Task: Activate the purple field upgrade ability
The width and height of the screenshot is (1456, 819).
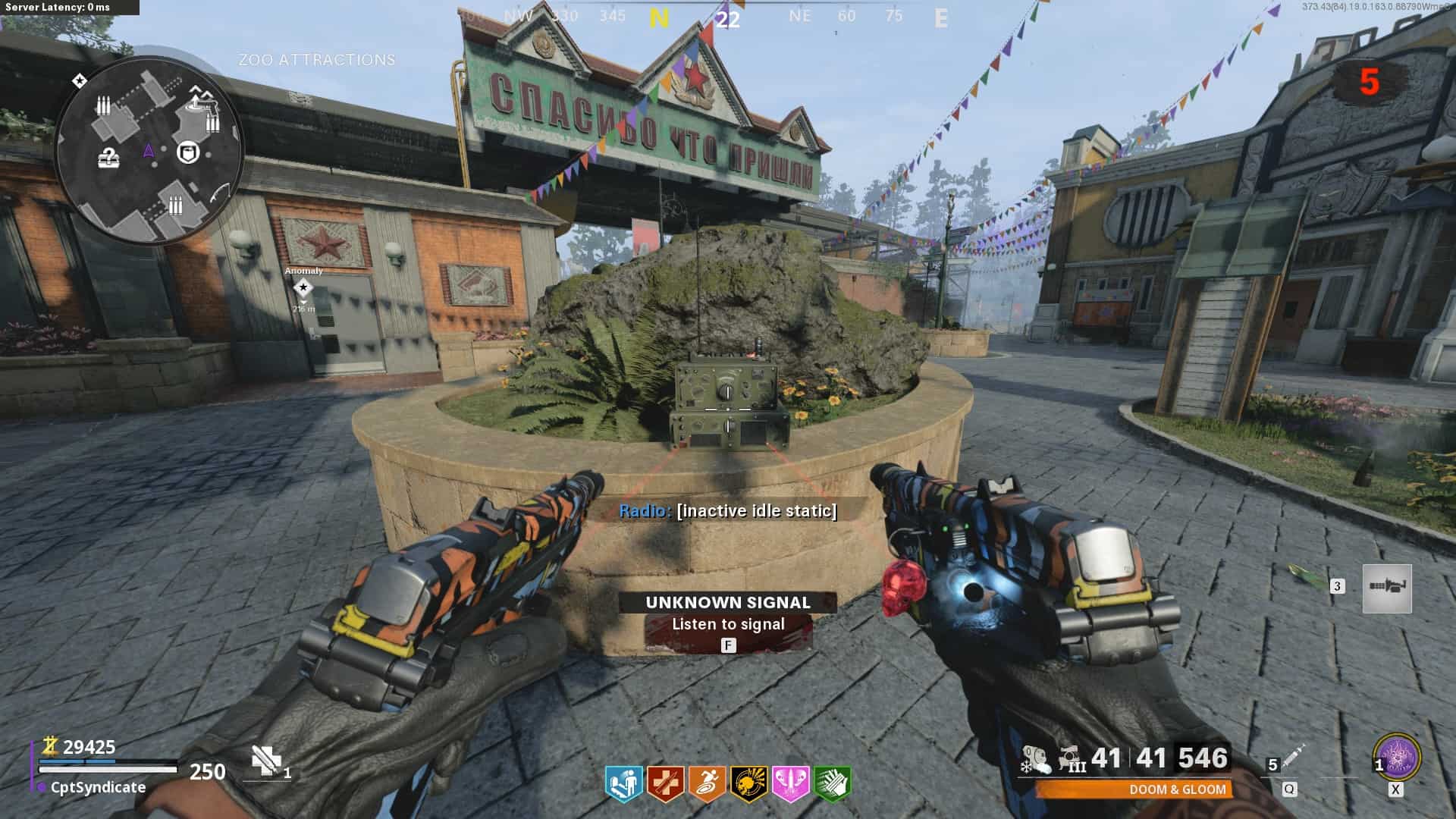Action: 1397,757
